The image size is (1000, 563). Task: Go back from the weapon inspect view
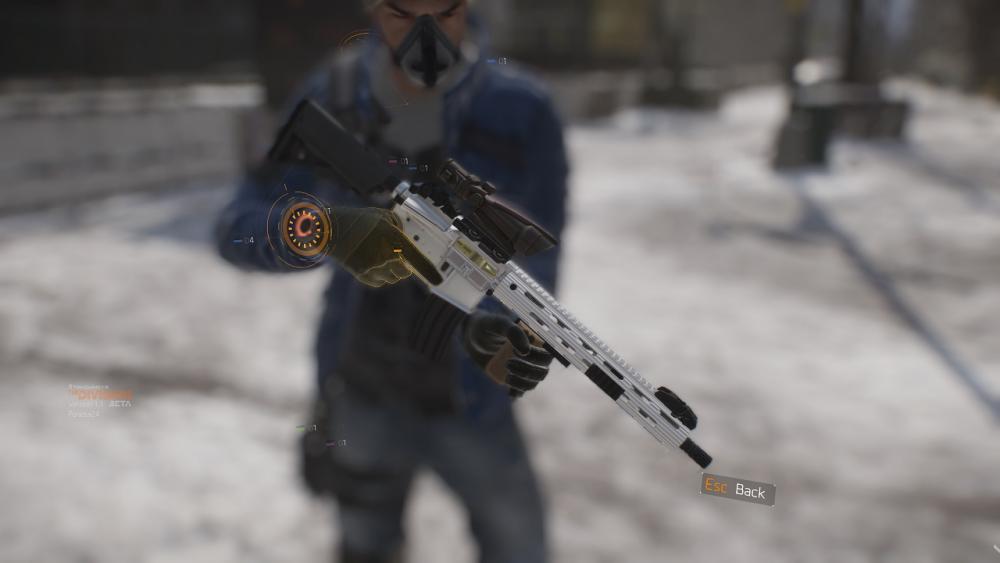click(738, 489)
